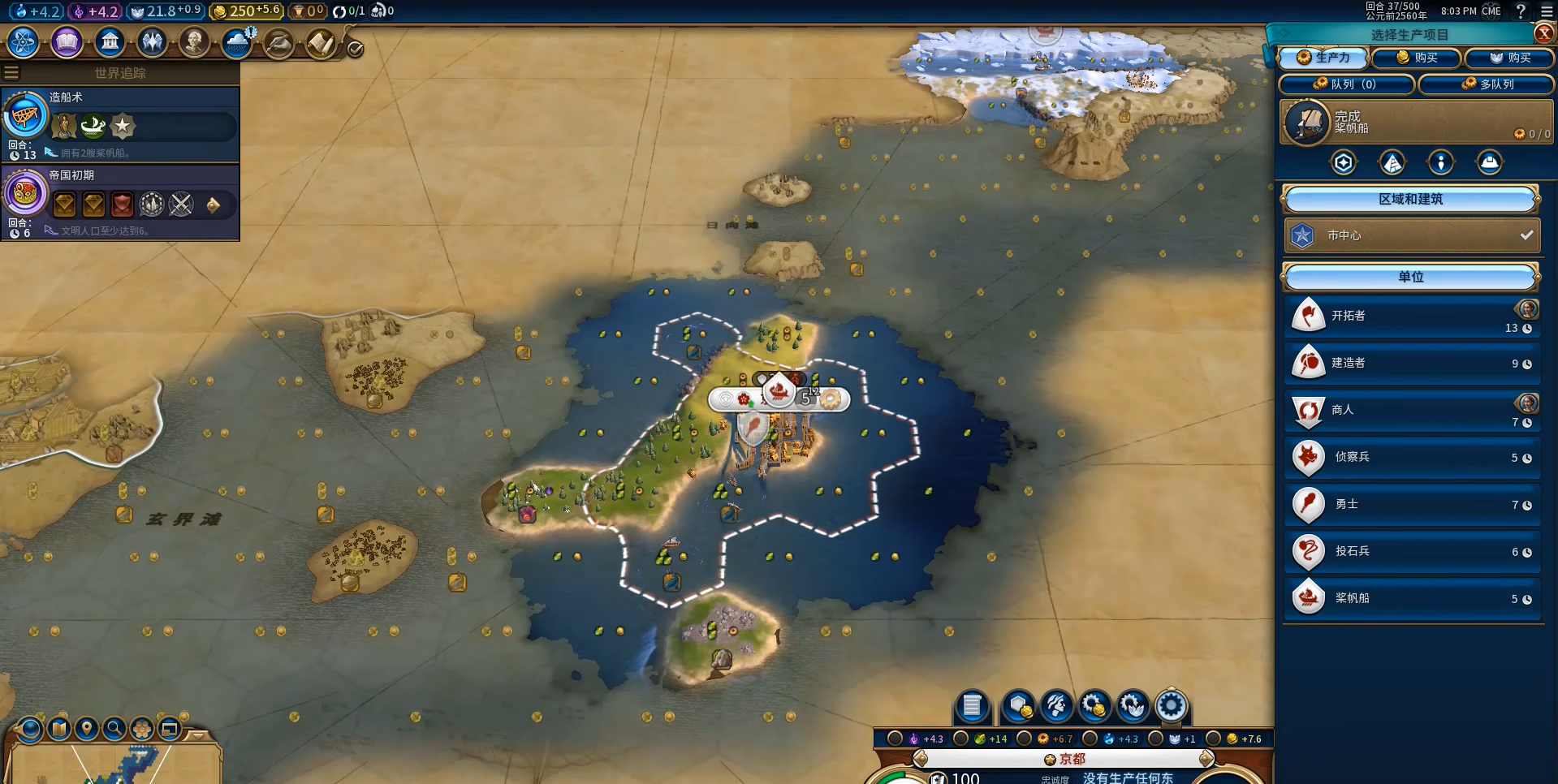The height and width of the screenshot is (784, 1558).
Task: Produce the 勇士 warrior unit
Action: (x=1411, y=504)
